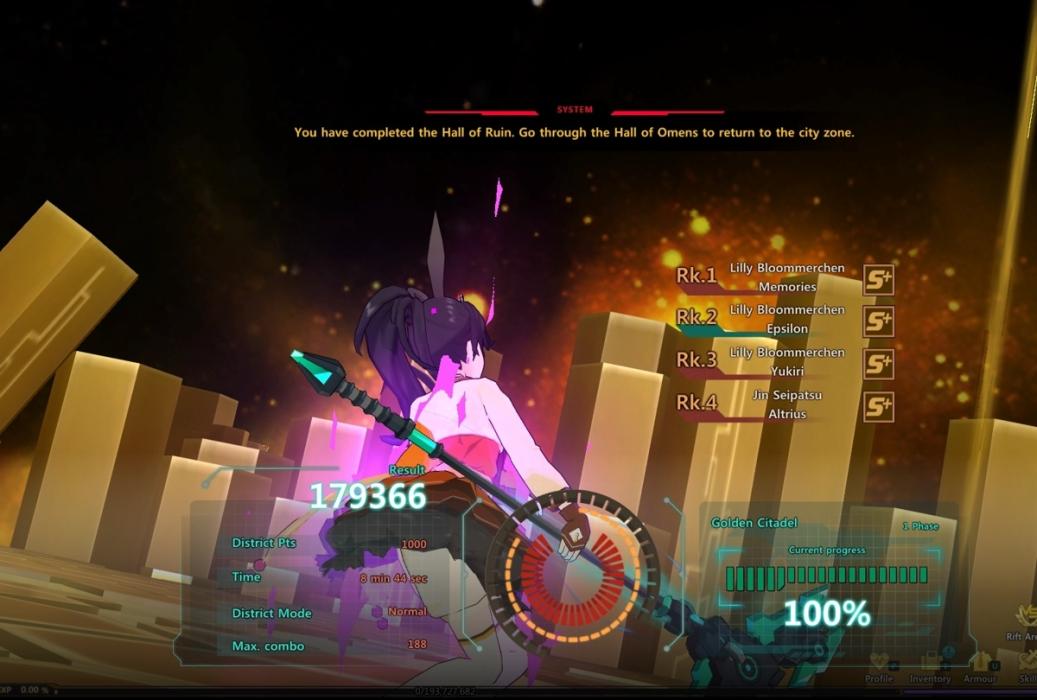Viewport: 1037px width, 700px height.
Task: Open the Armour menu
Action: 980,663
